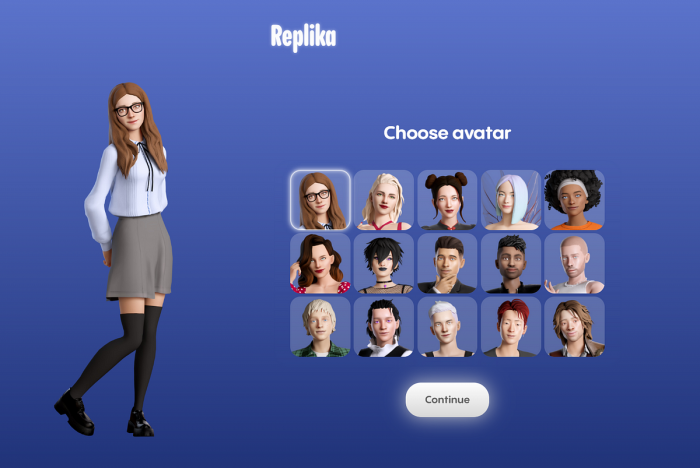700x468 pixels.
Task: Choose the blonde woman in the red top
Action: pyautogui.click(x=384, y=200)
